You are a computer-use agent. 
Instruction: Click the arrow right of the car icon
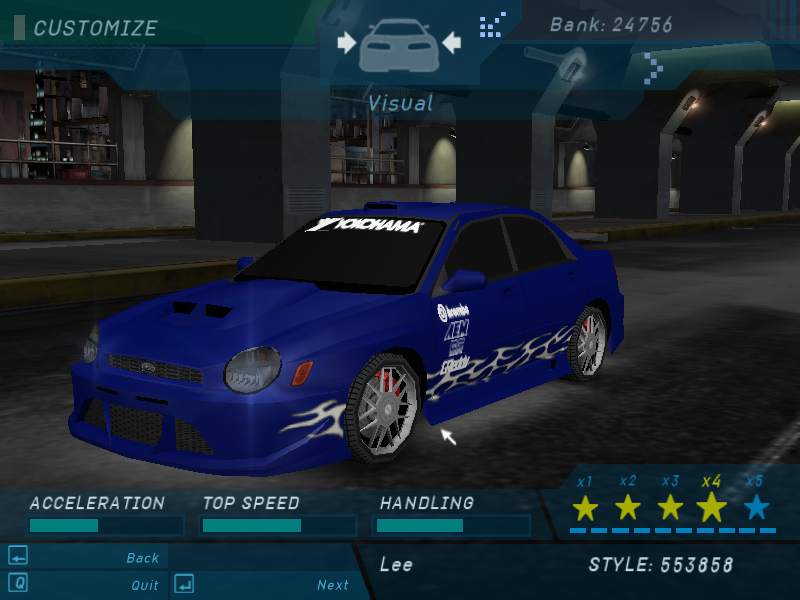click(450, 43)
